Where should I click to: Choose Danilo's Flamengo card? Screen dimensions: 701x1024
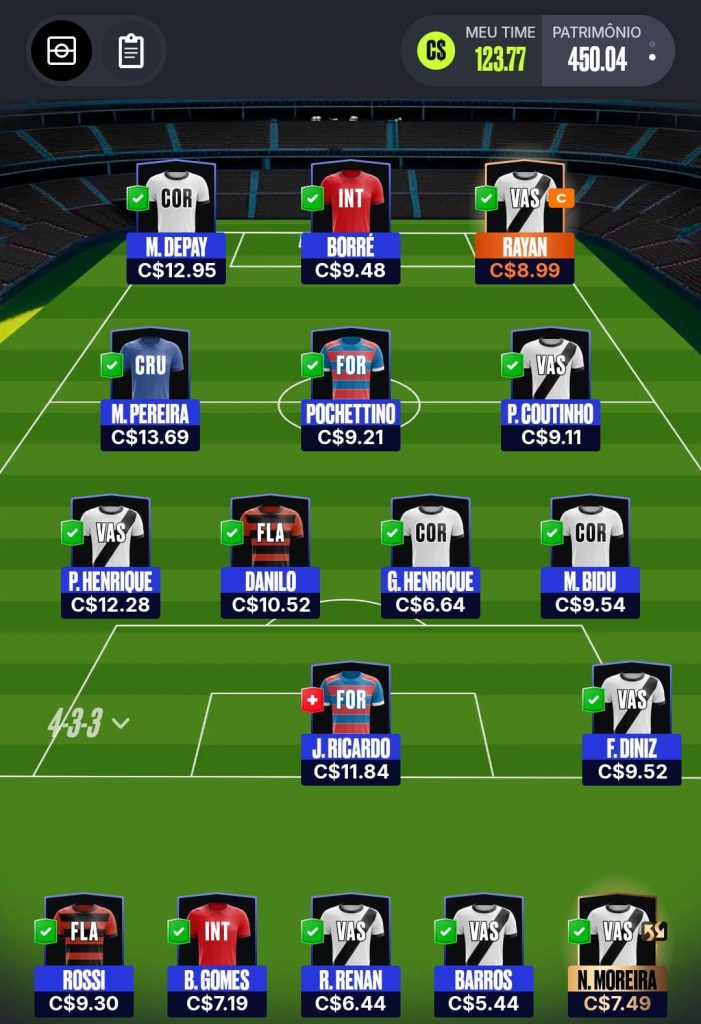pos(270,555)
